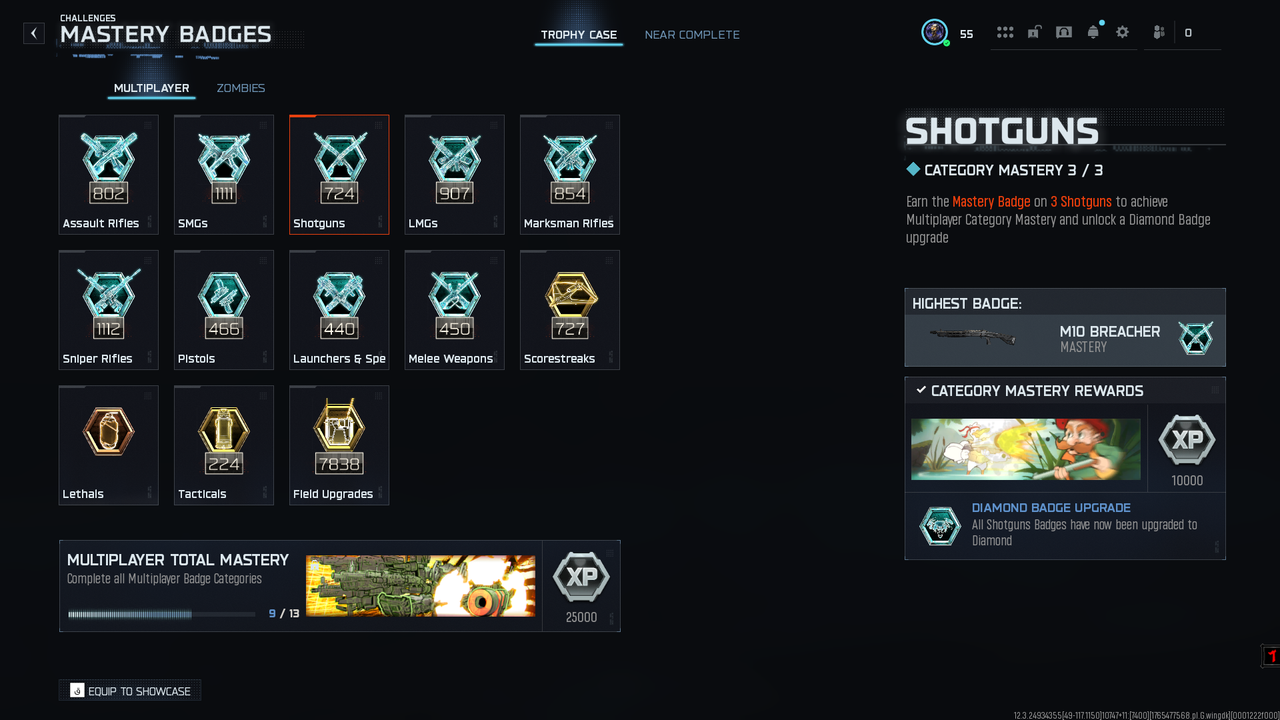The image size is (1280, 720).
Task: Open the notifications bell icon
Action: (x=1093, y=32)
